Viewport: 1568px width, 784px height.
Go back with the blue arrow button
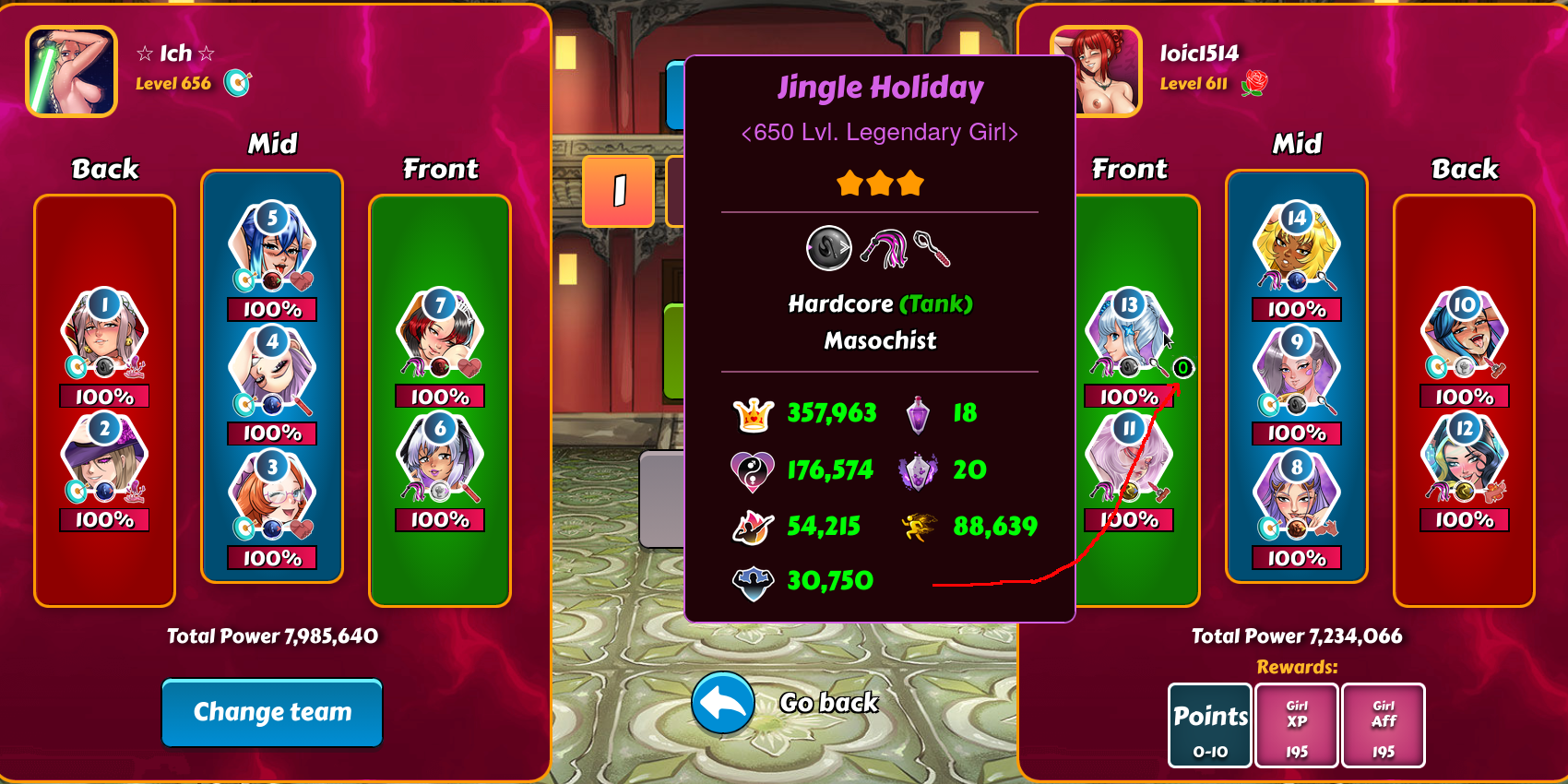click(x=723, y=703)
